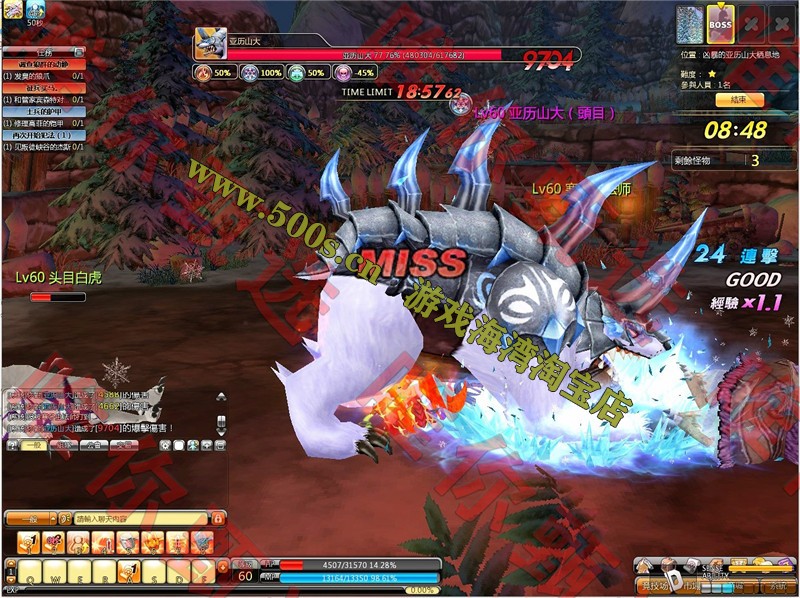800x598 pixels.
Task: Select the snowy forest stage tile
Action: (691, 24)
